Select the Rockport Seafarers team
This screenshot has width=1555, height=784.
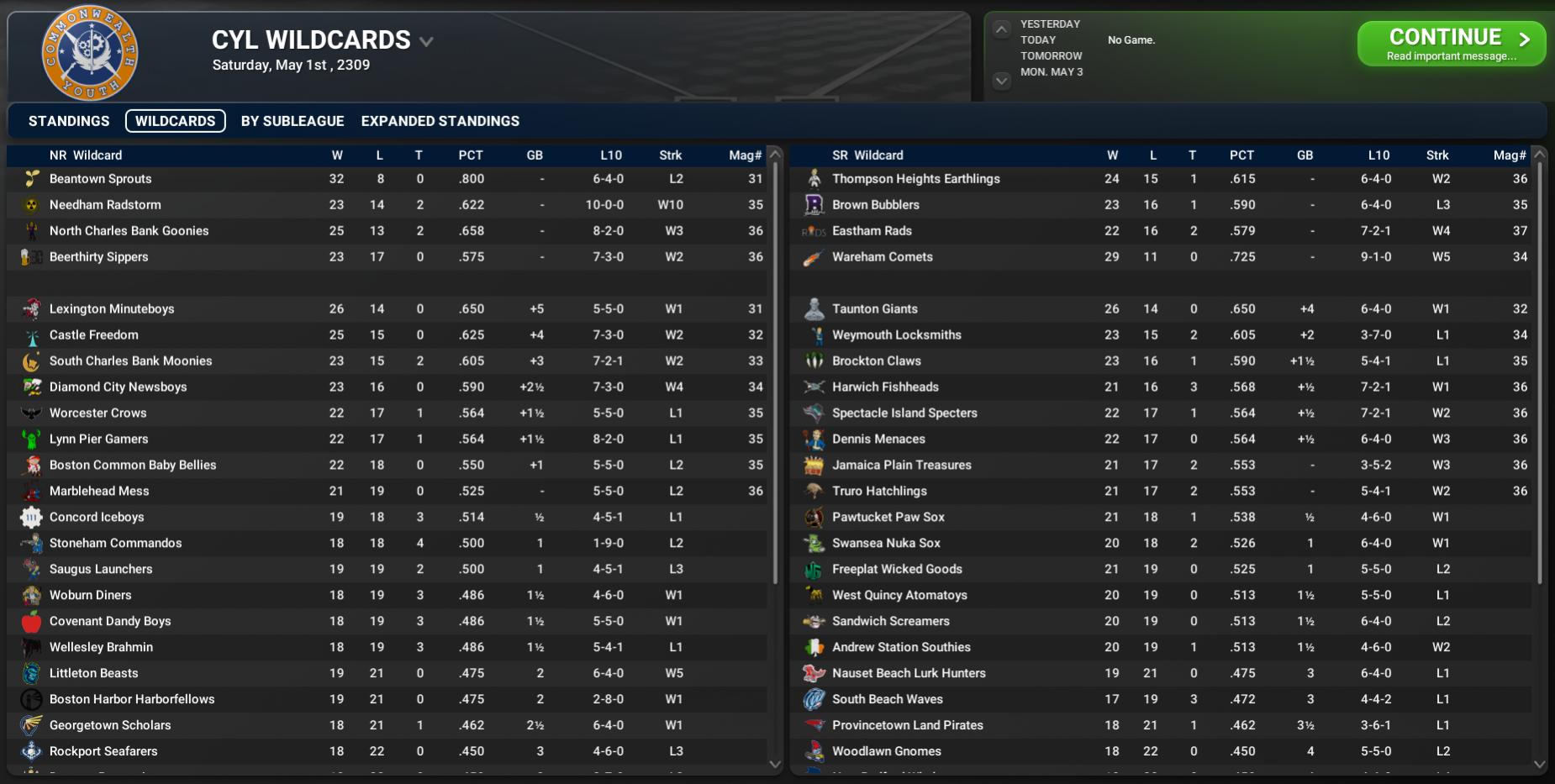(103, 751)
